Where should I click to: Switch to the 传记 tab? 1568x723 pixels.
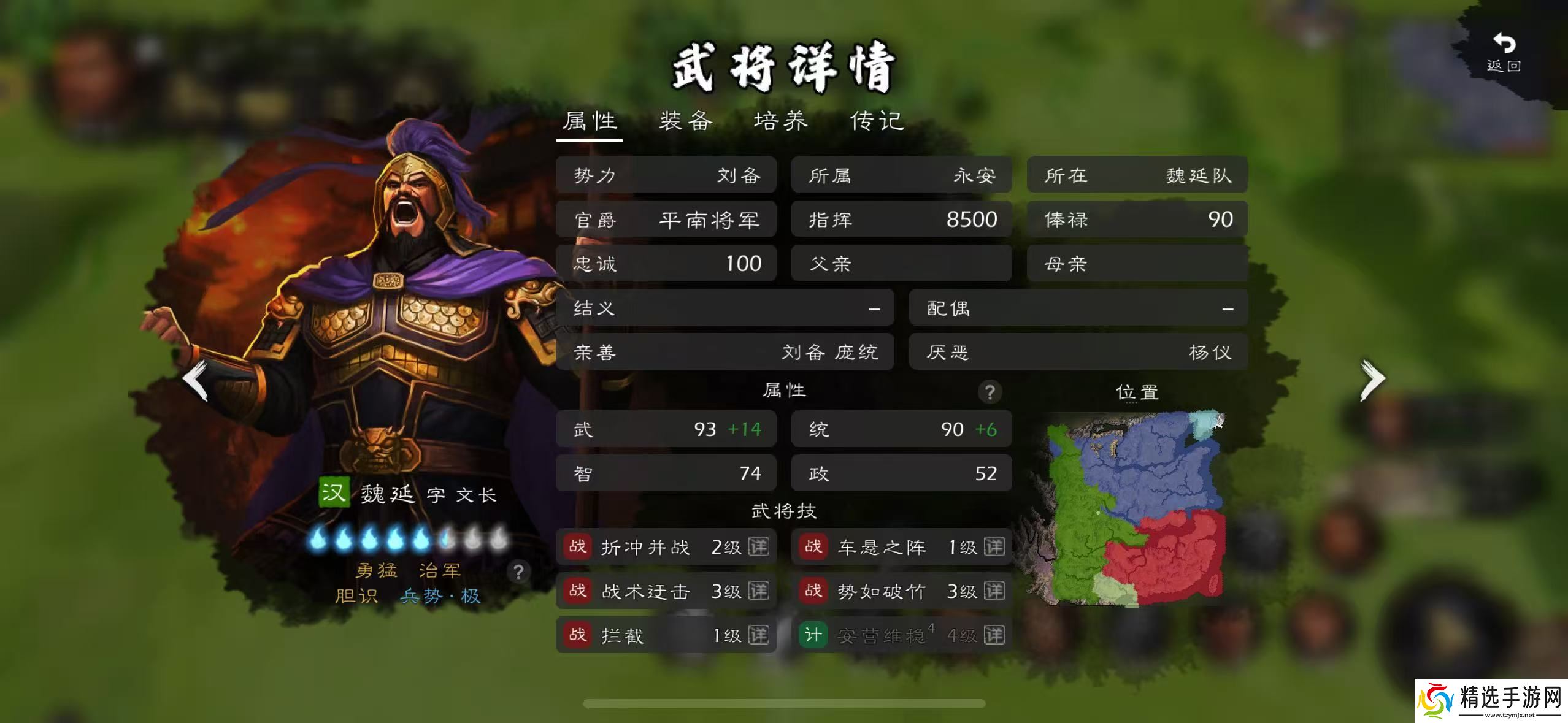point(876,121)
